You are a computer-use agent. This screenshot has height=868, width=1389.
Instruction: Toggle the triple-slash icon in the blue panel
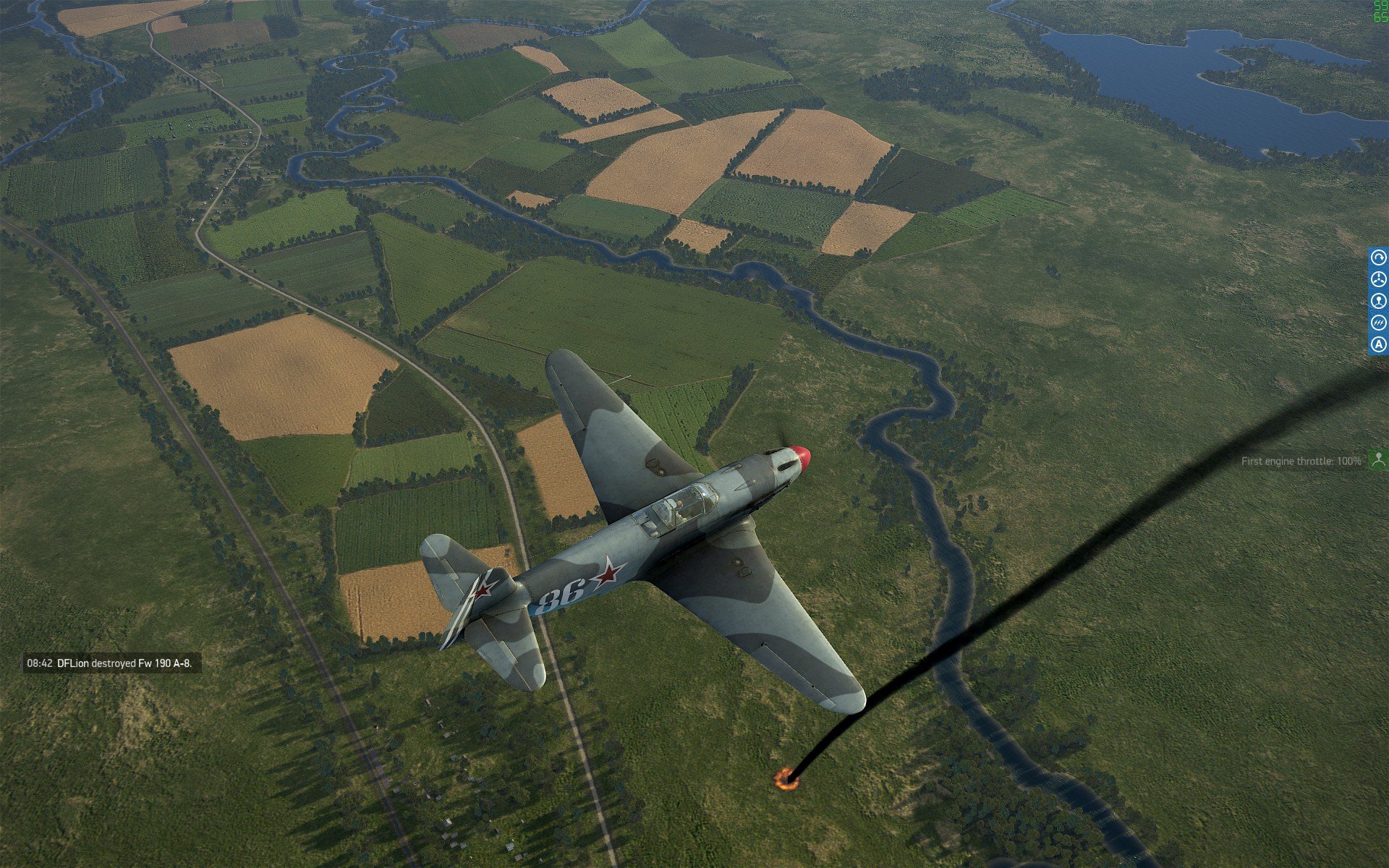tap(1379, 323)
